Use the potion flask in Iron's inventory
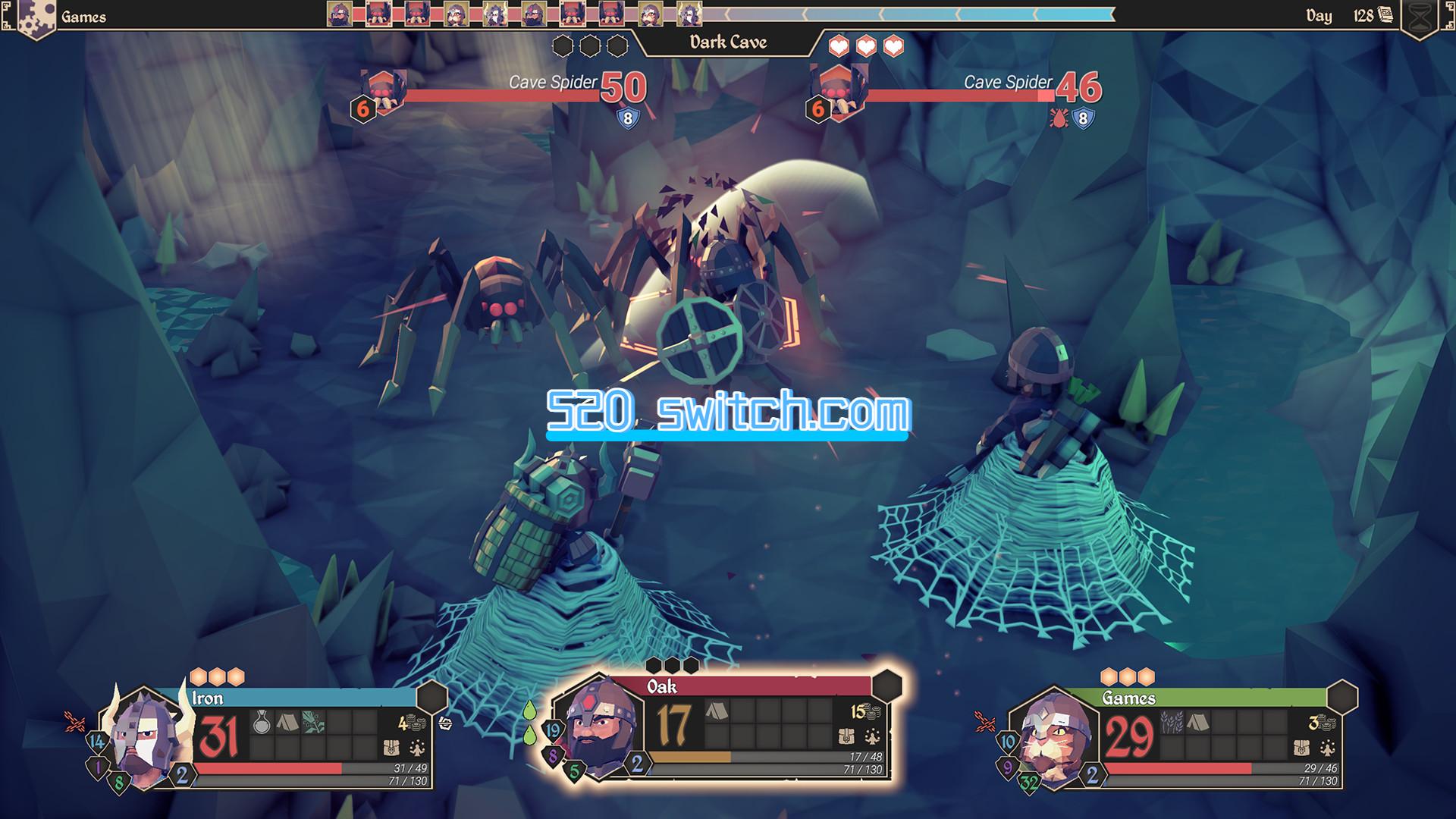 coord(262,723)
